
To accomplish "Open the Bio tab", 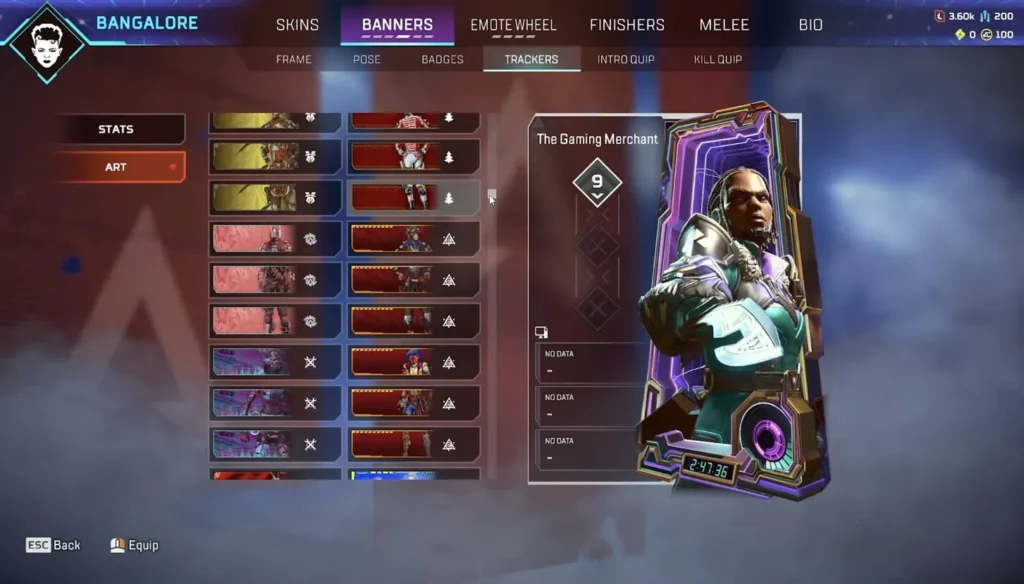I will (811, 25).
